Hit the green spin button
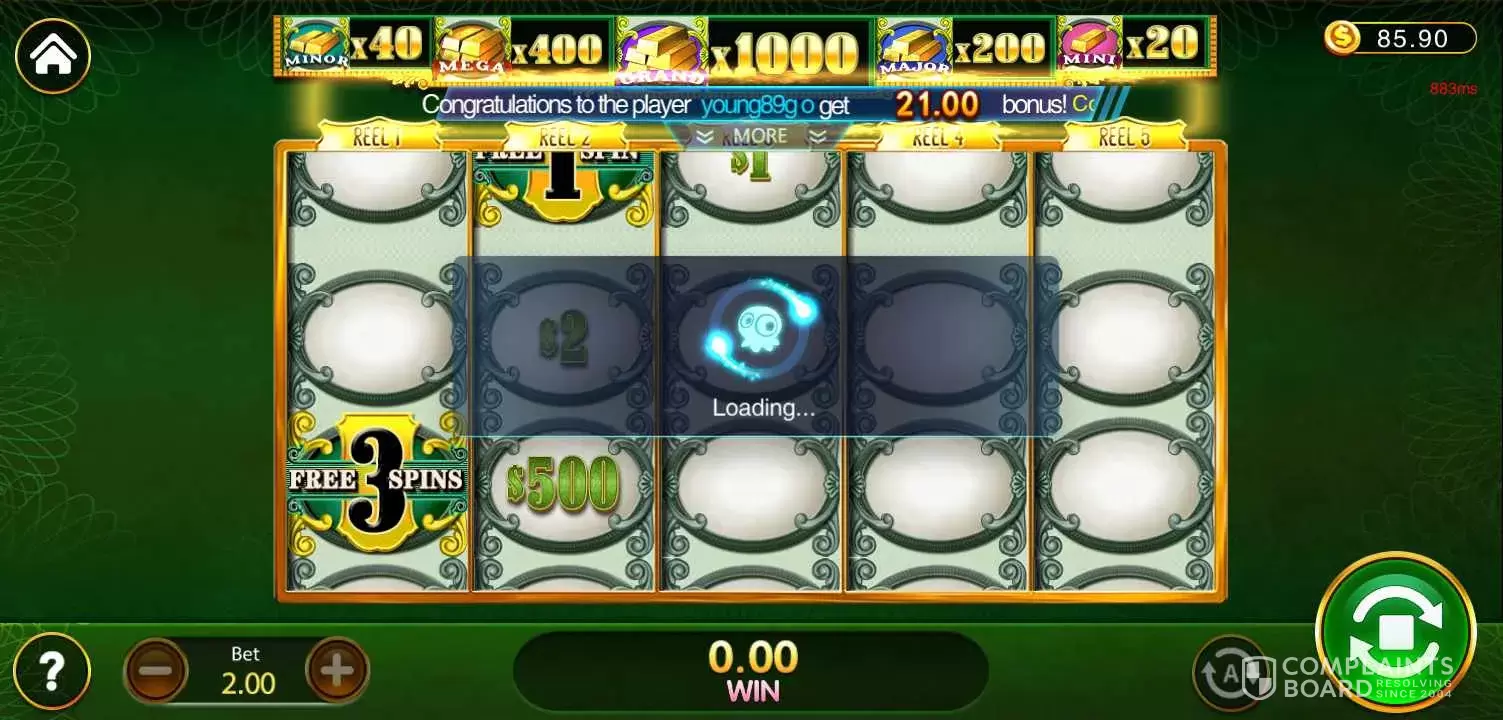This screenshot has width=1503, height=720. tap(1395, 632)
